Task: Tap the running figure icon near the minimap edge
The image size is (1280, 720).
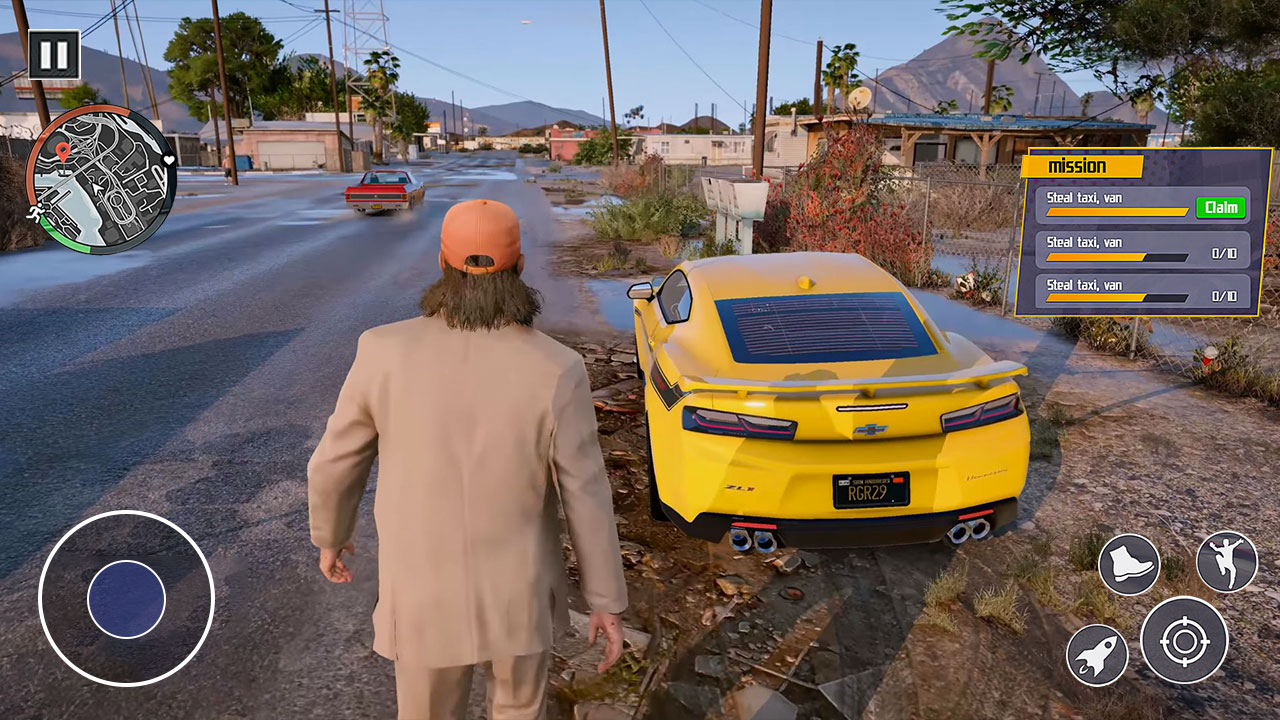Action: click(x=35, y=212)
